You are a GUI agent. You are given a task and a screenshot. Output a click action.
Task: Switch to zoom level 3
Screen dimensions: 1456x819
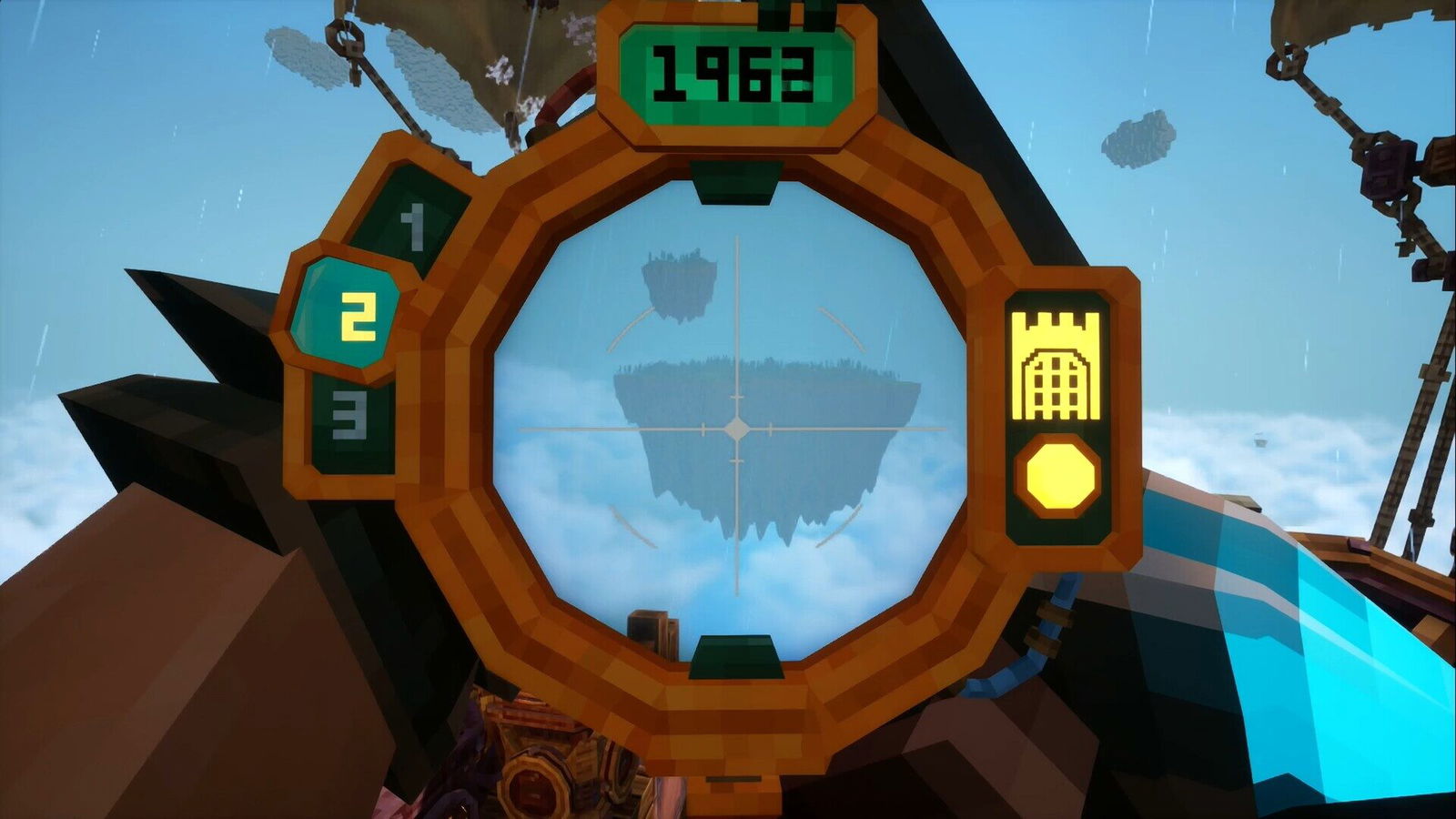[x=350, y=420]
